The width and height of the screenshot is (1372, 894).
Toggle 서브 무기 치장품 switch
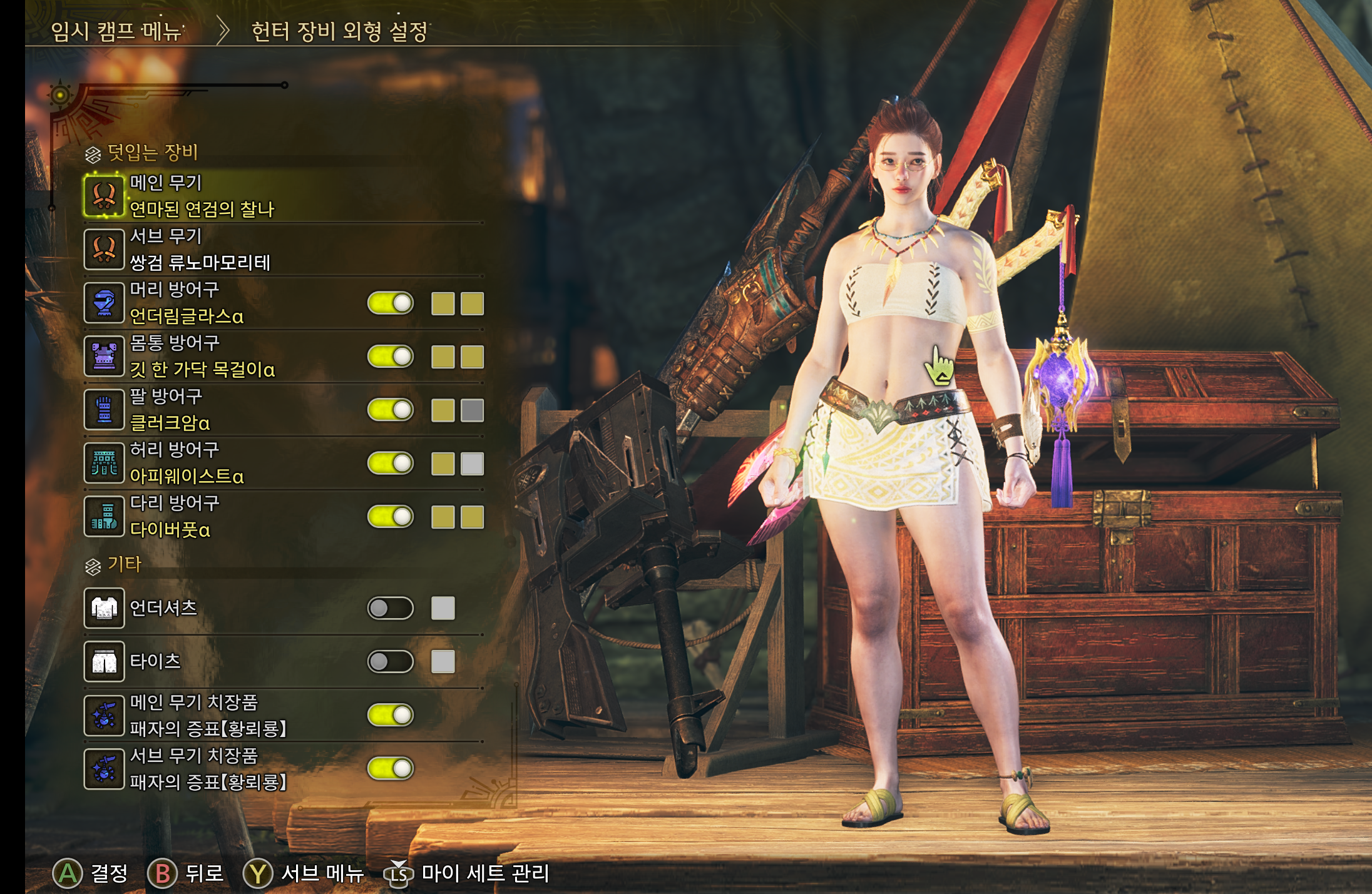click(391, 768)
